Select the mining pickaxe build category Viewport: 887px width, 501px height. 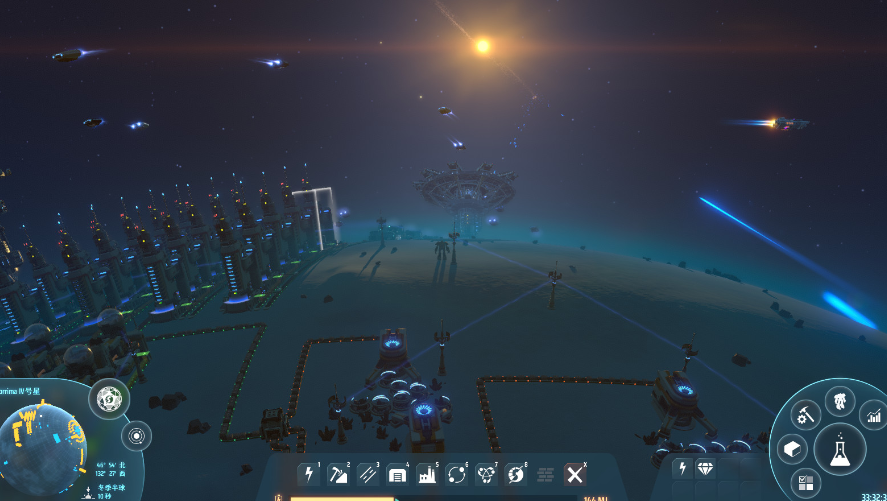[x=339, y=473]
